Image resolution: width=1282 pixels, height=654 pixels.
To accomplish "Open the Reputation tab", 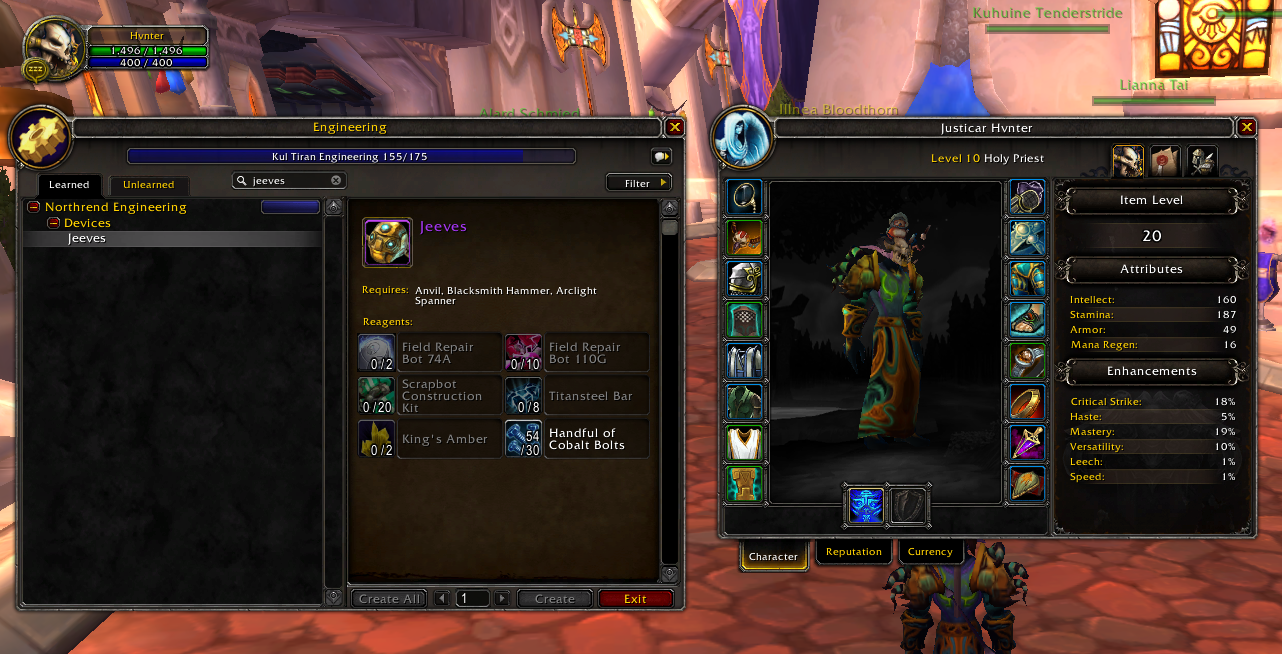I will 854,552.
